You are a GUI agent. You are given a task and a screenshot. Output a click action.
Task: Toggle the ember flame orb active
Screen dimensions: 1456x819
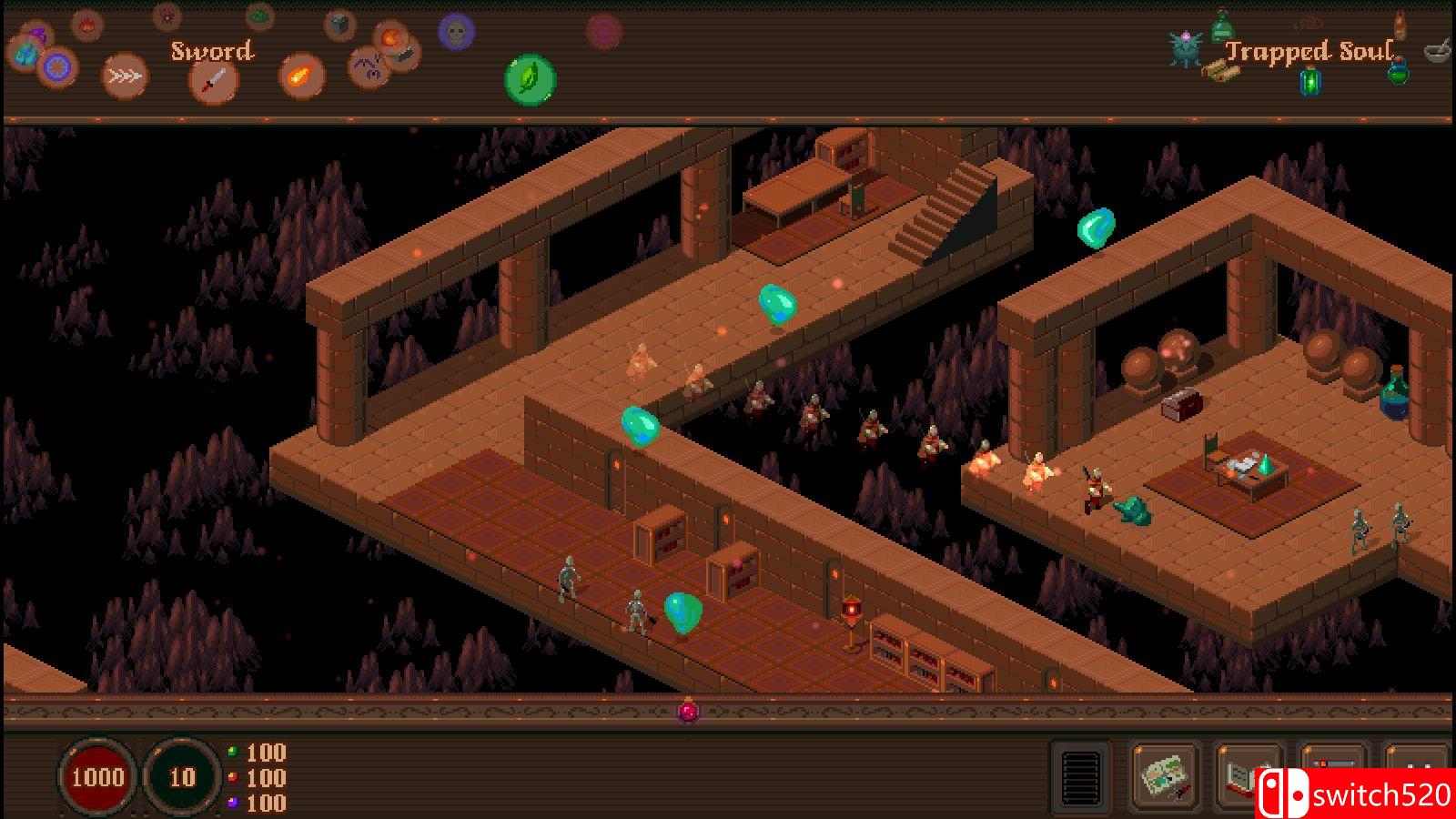pos(86,25)
